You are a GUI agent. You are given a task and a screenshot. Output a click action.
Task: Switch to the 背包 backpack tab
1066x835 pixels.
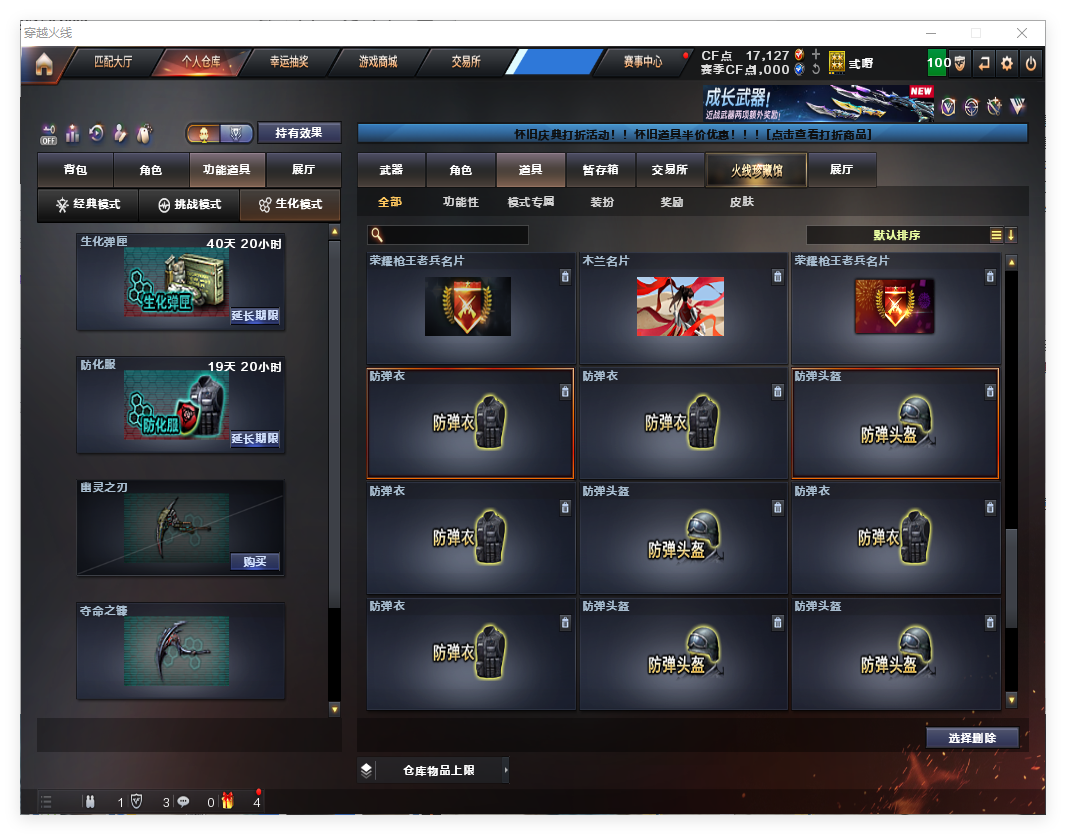75,170
